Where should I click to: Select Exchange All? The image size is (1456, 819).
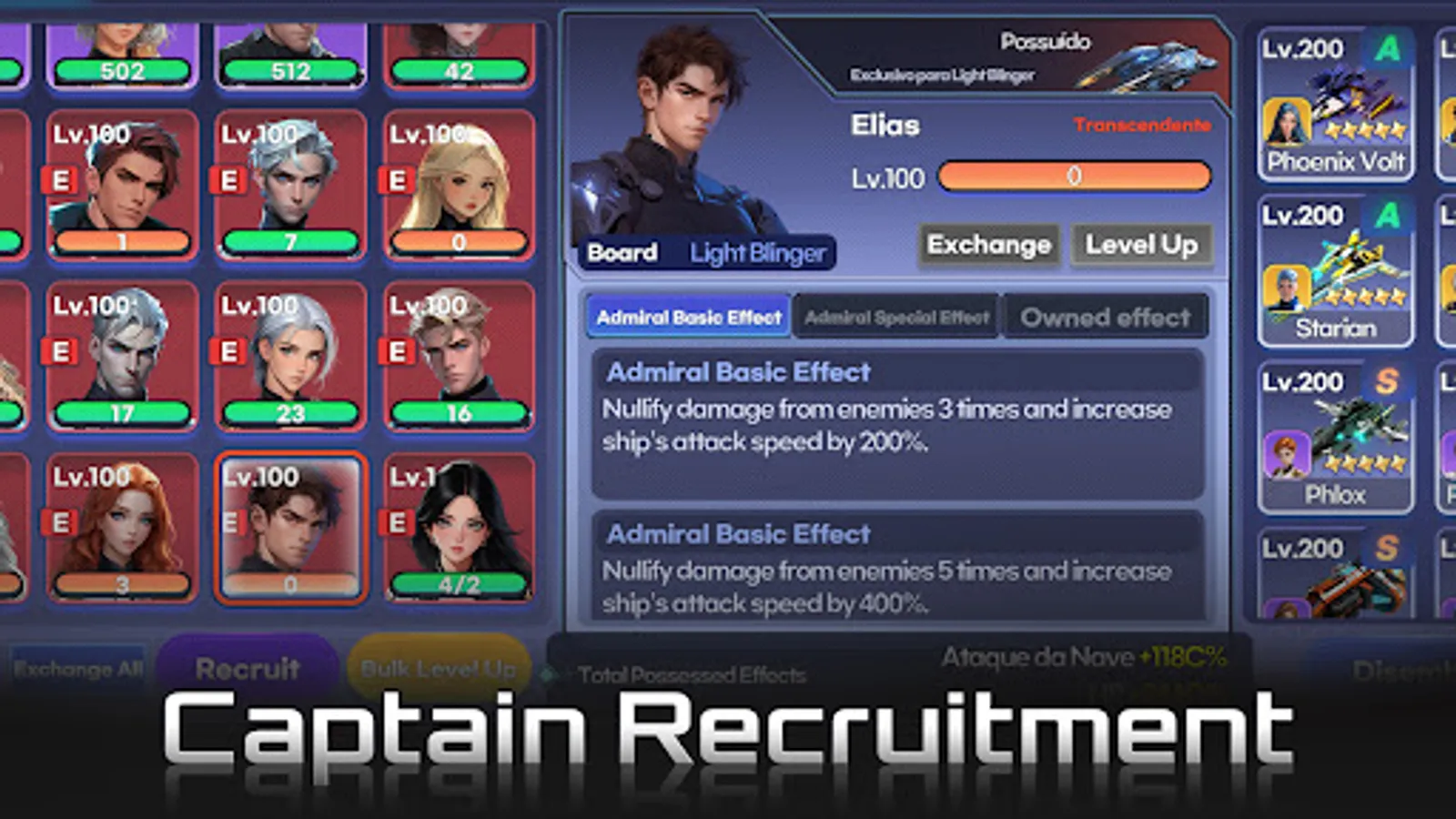[x=77, y=670]
